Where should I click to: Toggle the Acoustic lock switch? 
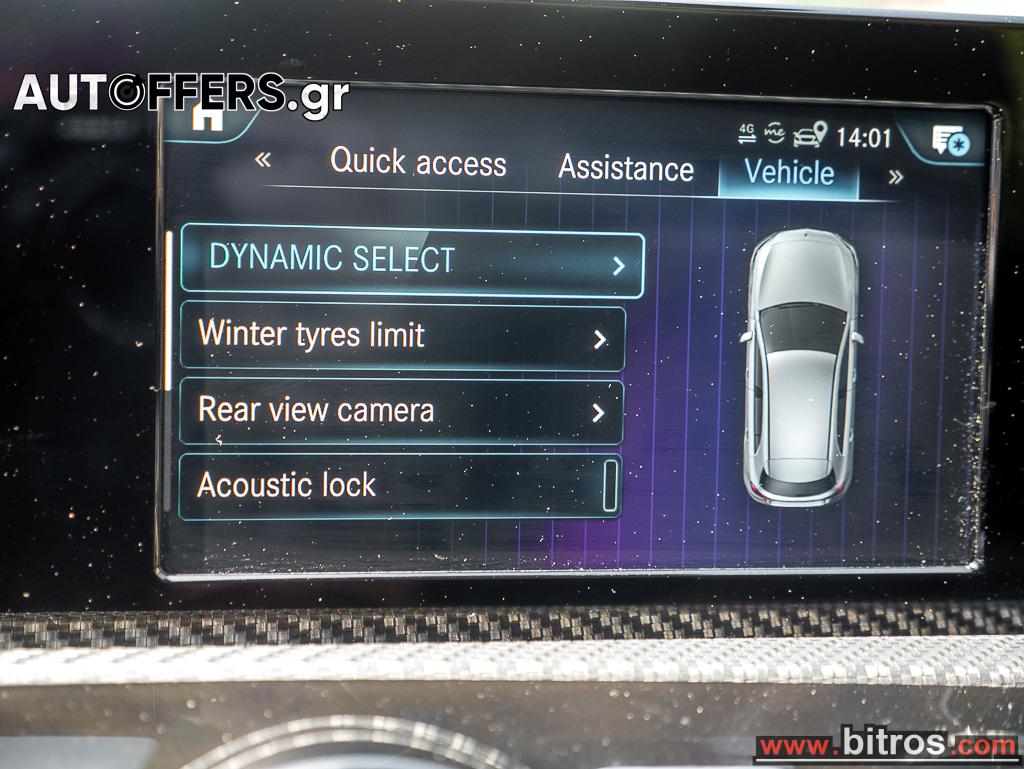(609, 487)
